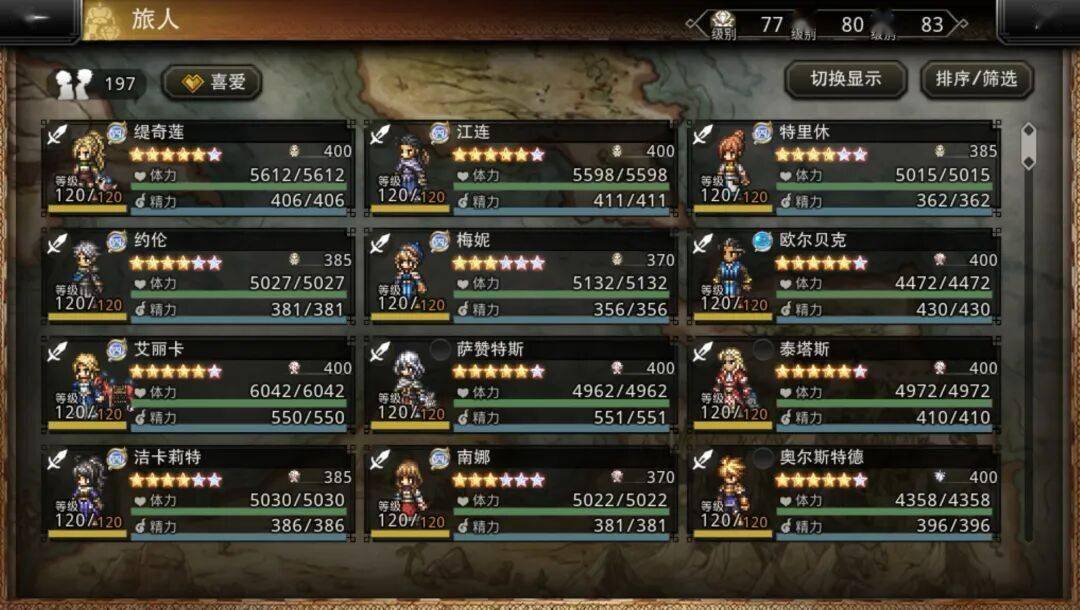Select the 欧尔贝克 traveler card
The height and width of the screenshot is (610, 1080).
coord(845,276)
